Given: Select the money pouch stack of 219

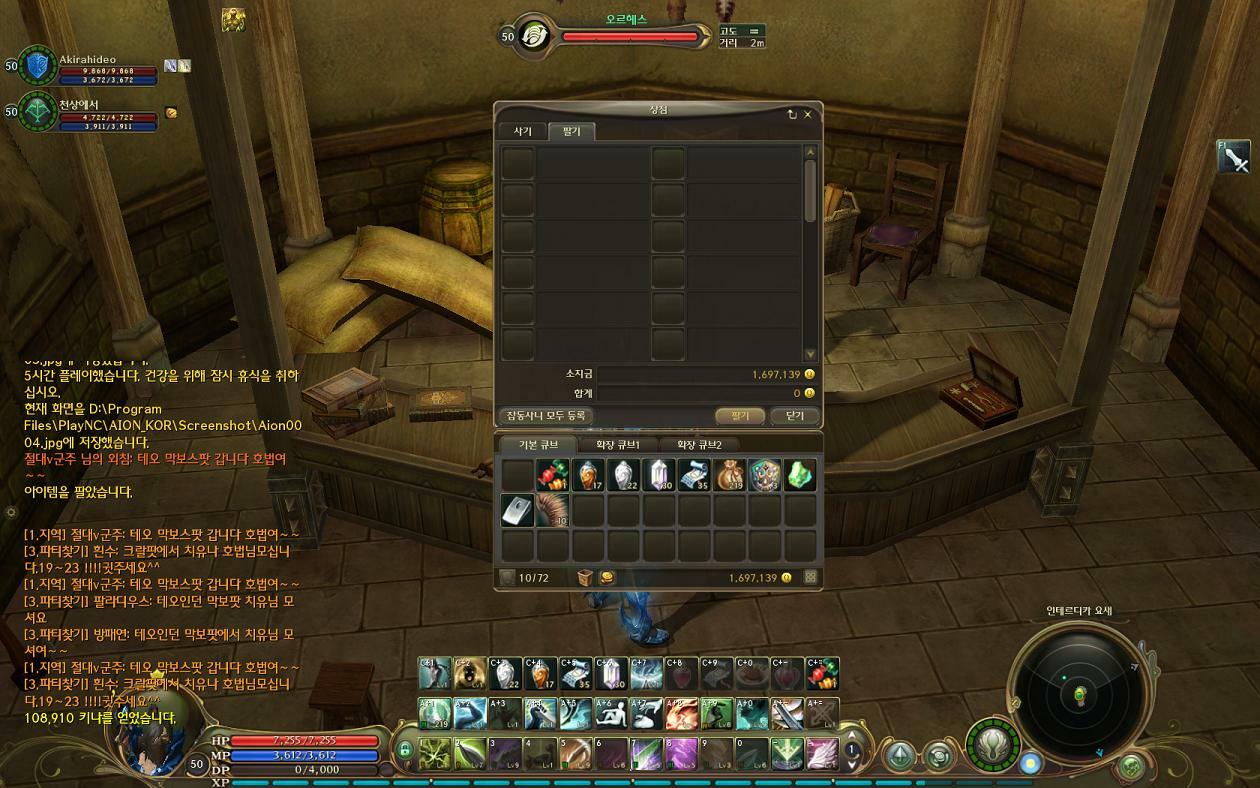Looking at the screenshot, I should coord(730,475).
